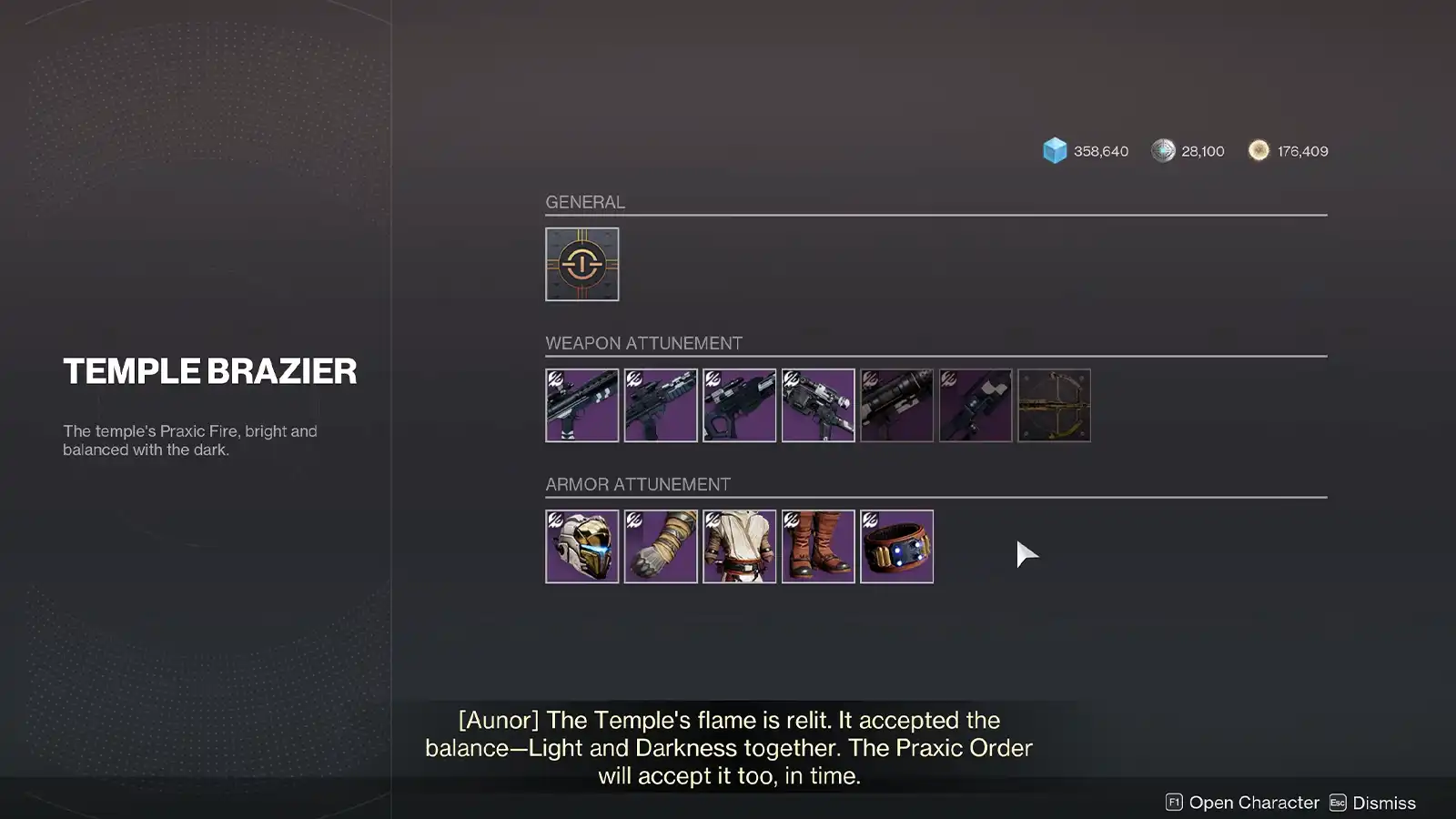Click the WEAPON ATTUNEMENT section header
Screen dimensions: 1456x819
[x=643, y=343]
